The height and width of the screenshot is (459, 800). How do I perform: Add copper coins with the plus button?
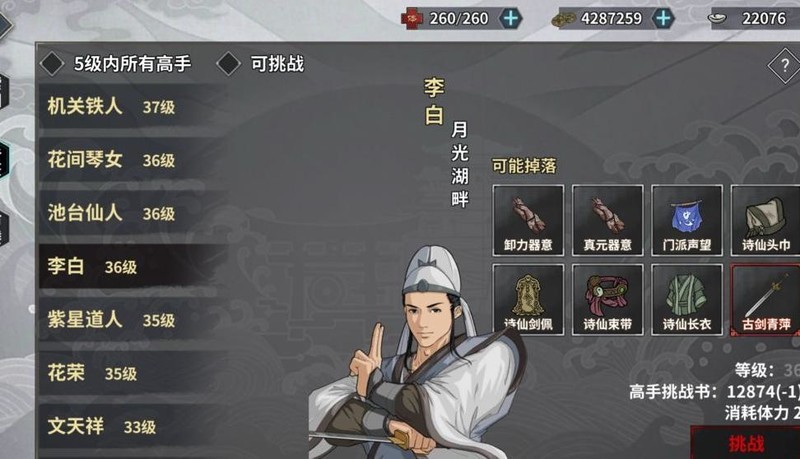point(663,17)
